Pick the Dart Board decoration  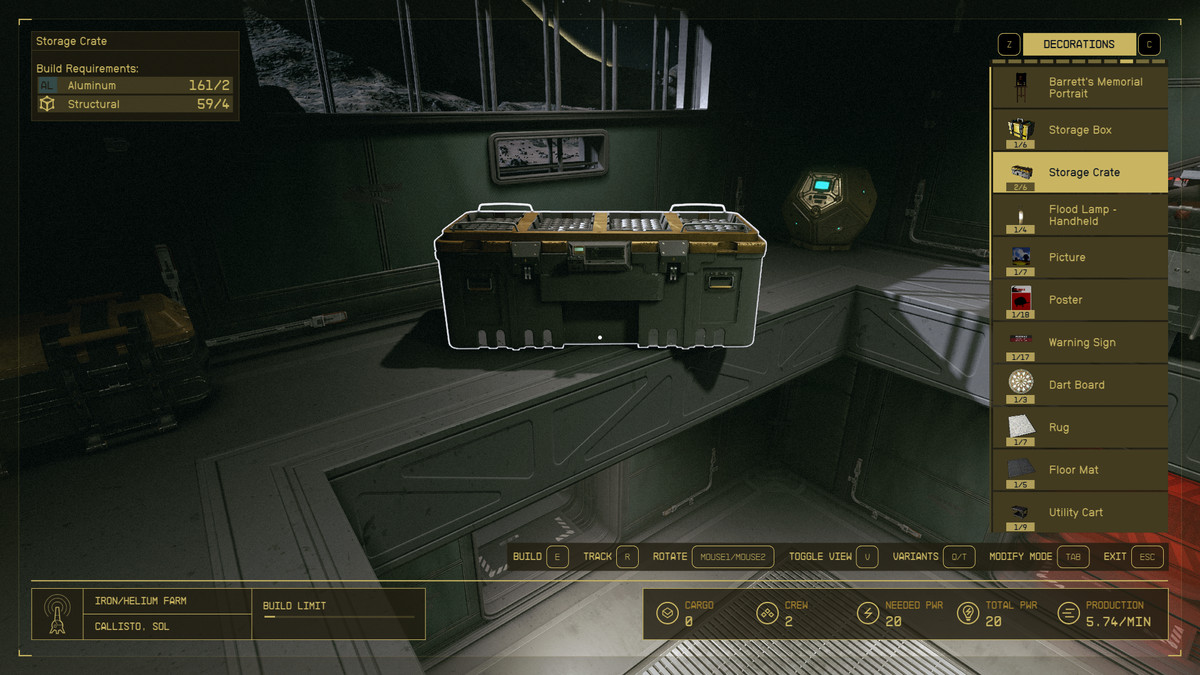click(1080, 385)
